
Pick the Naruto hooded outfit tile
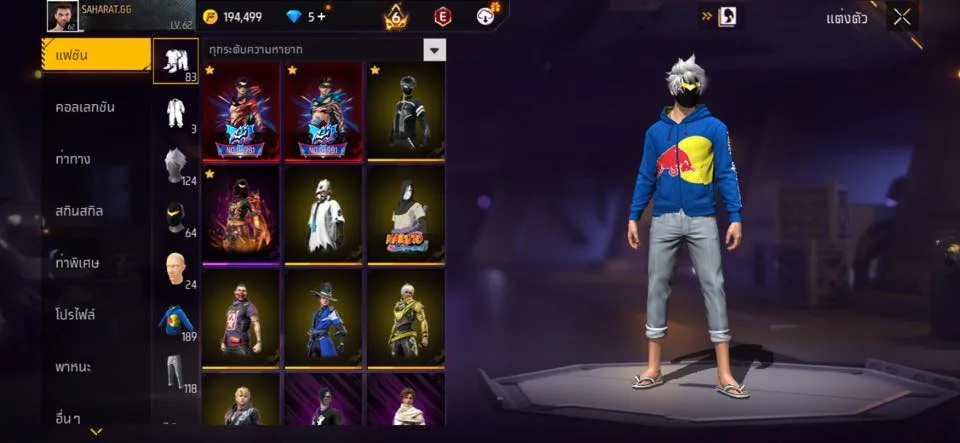coord(406,214)
